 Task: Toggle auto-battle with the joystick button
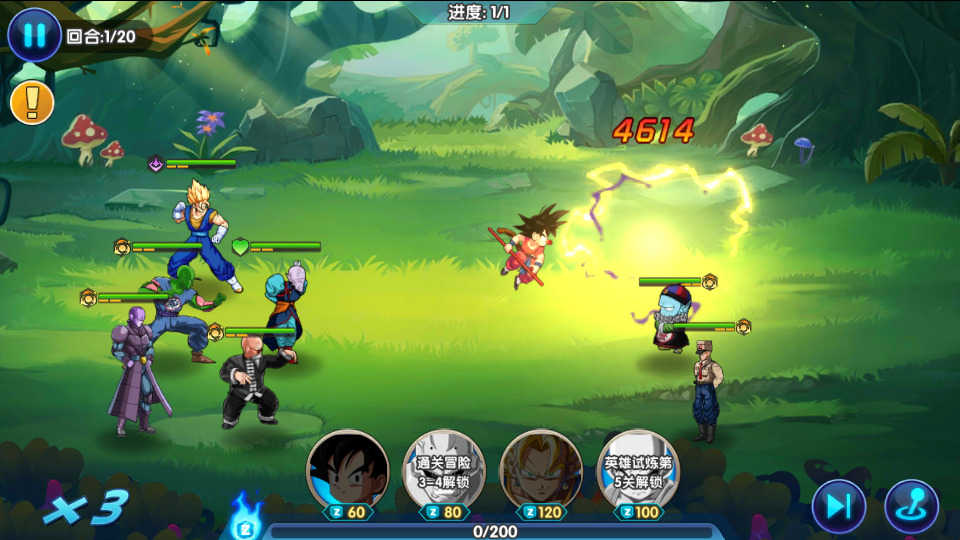[x=911, y=506]
